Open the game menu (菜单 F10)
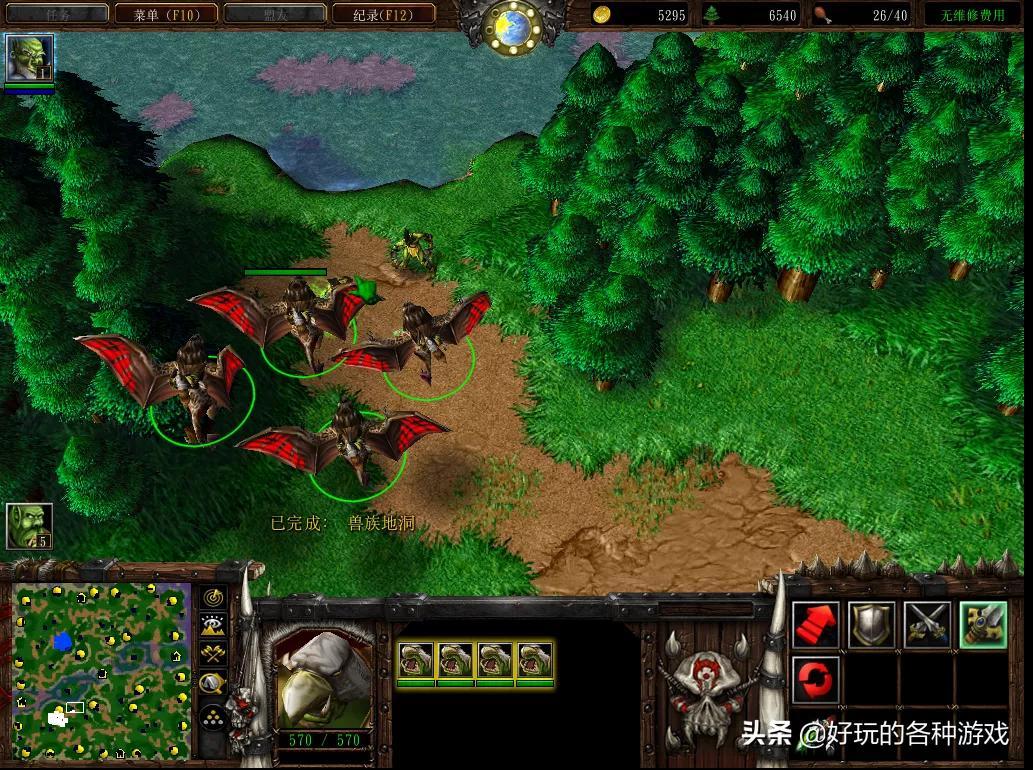 pos(166,14)
